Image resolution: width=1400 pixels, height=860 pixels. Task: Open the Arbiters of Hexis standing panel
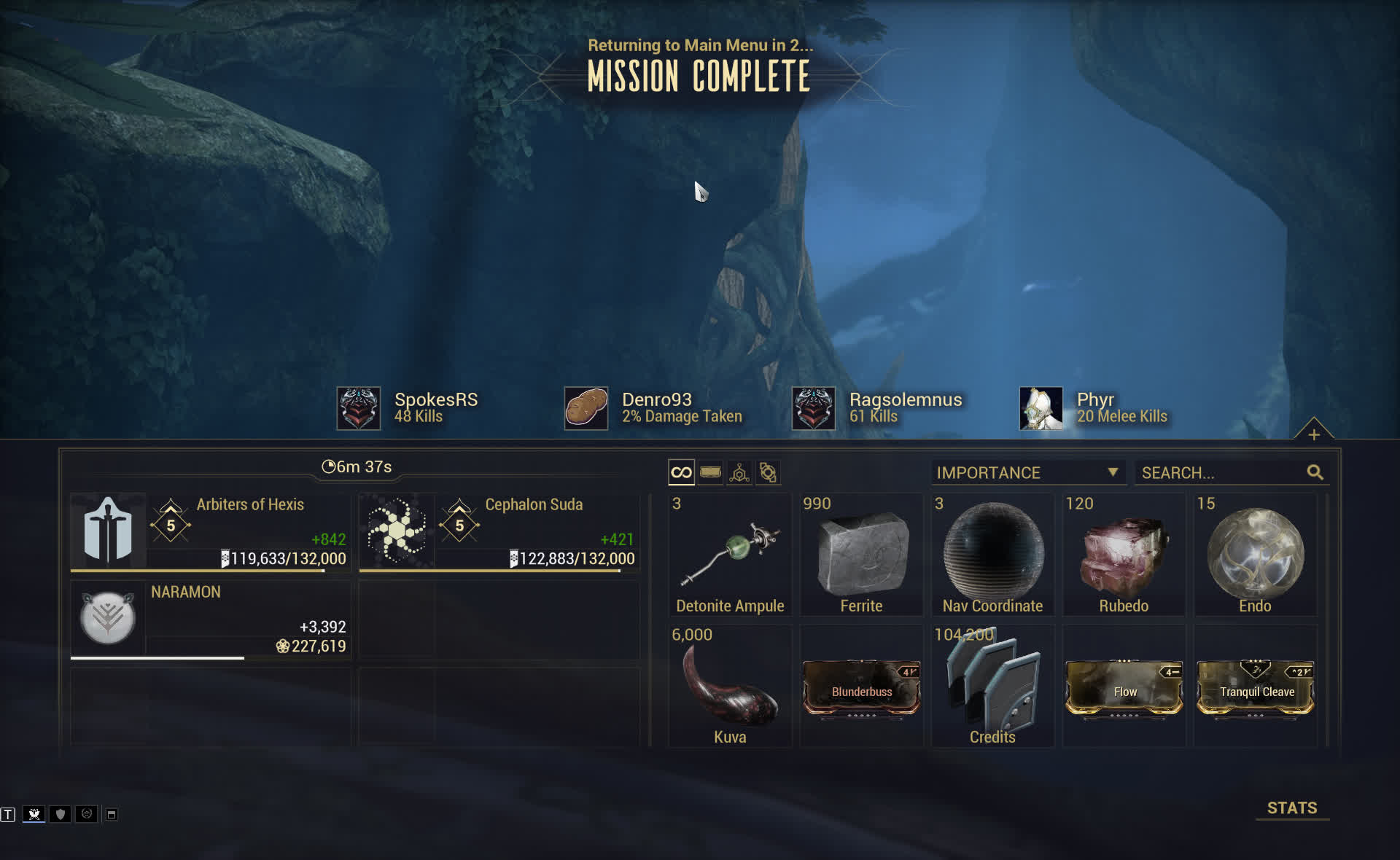coord(210,532)
